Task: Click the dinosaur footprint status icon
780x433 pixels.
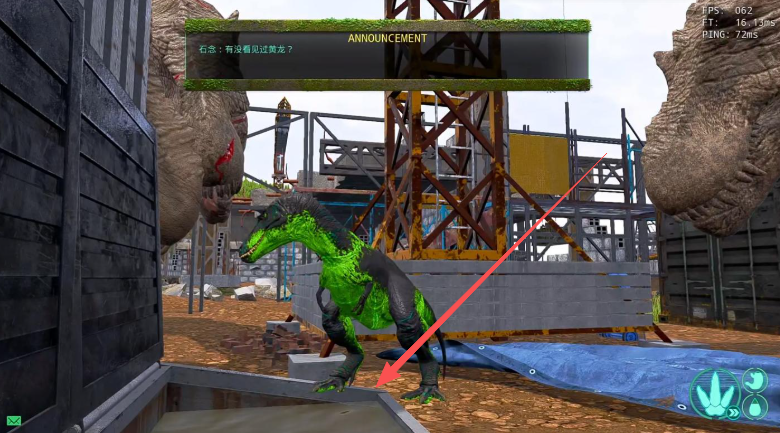Action: click(x=714, y=391)
